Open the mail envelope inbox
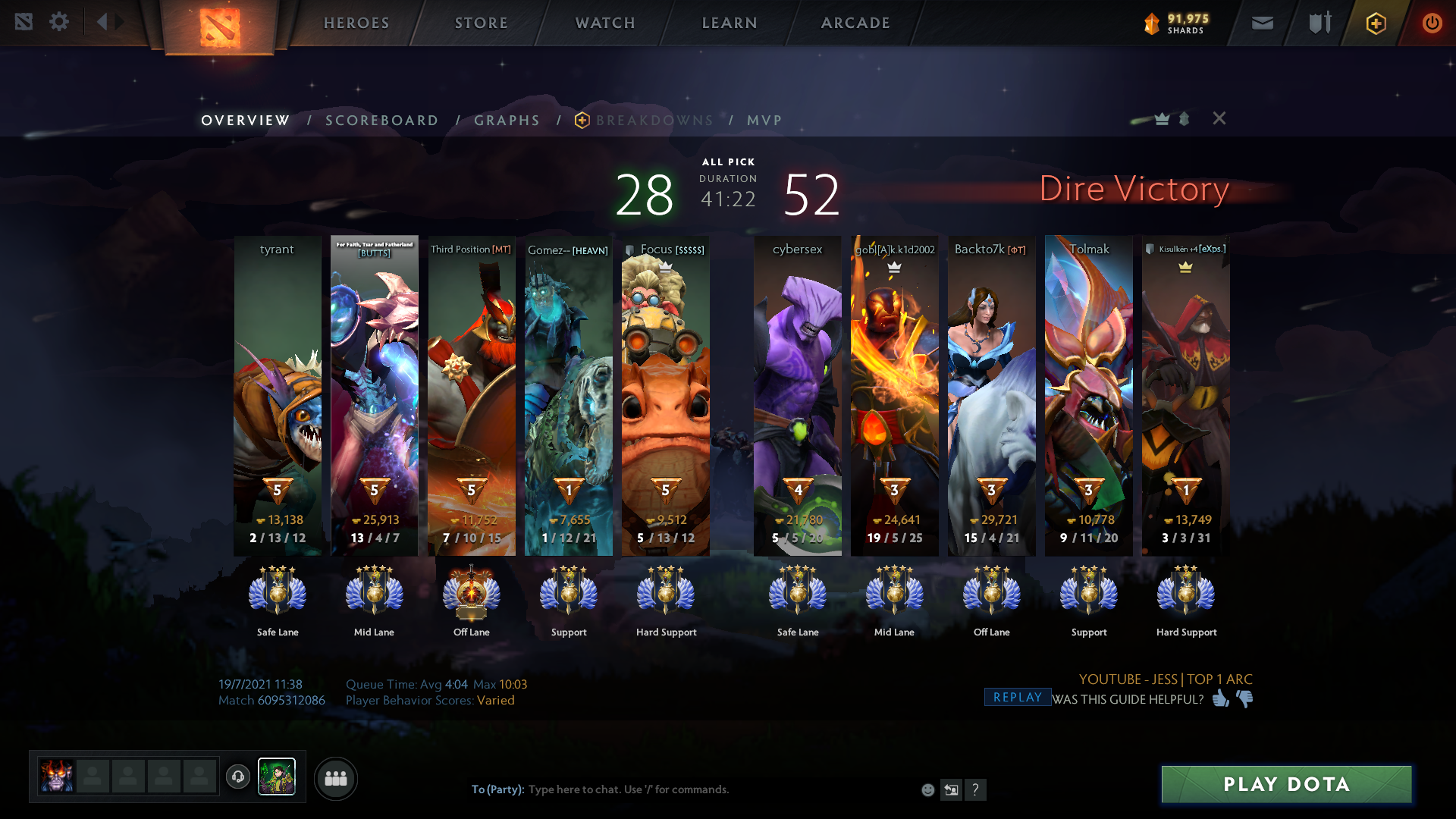Image resolution: width=1456 pixels, height=819 pixels. pos(1262,24)
